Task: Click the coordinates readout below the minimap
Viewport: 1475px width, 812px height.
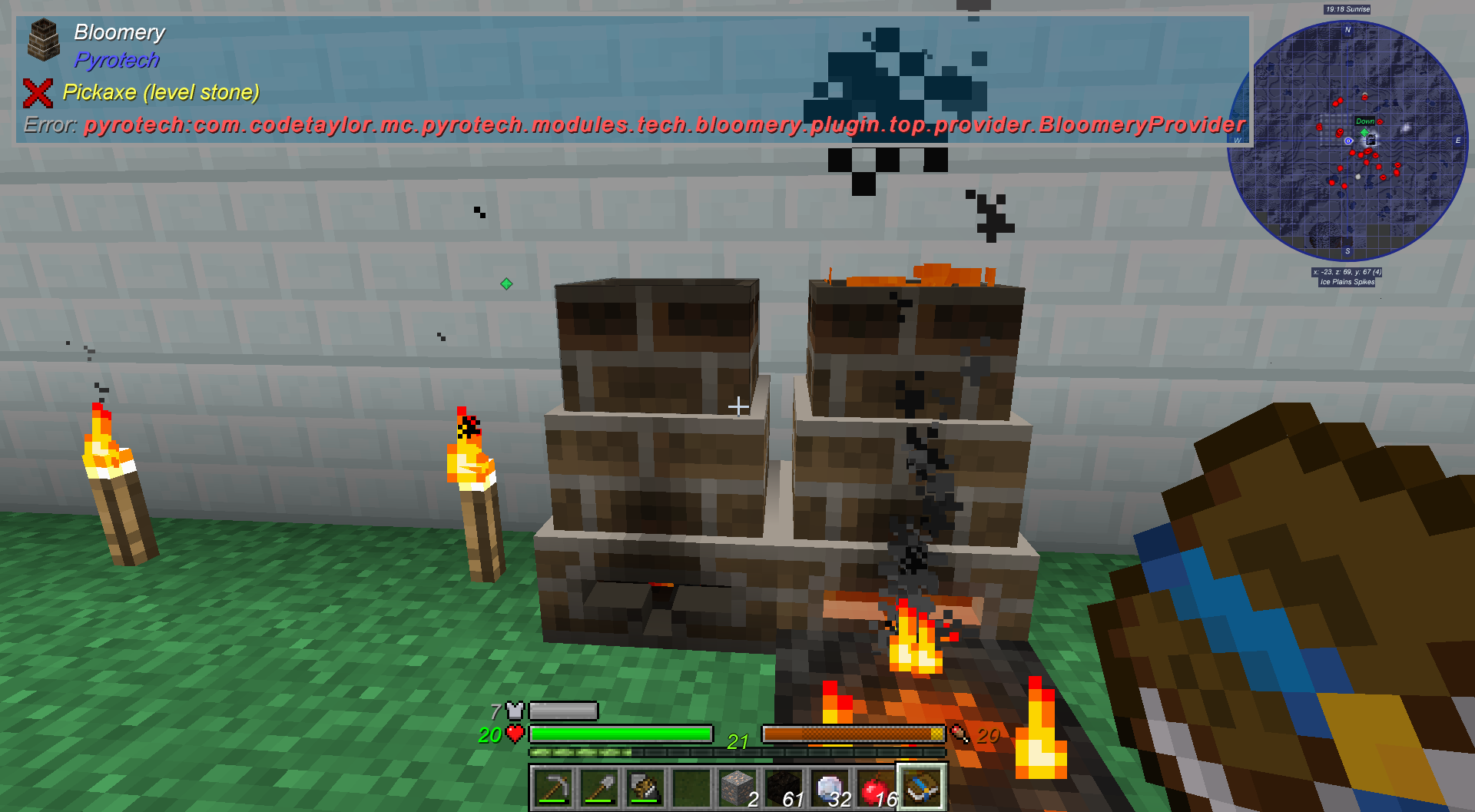Action: (1347, 270)
